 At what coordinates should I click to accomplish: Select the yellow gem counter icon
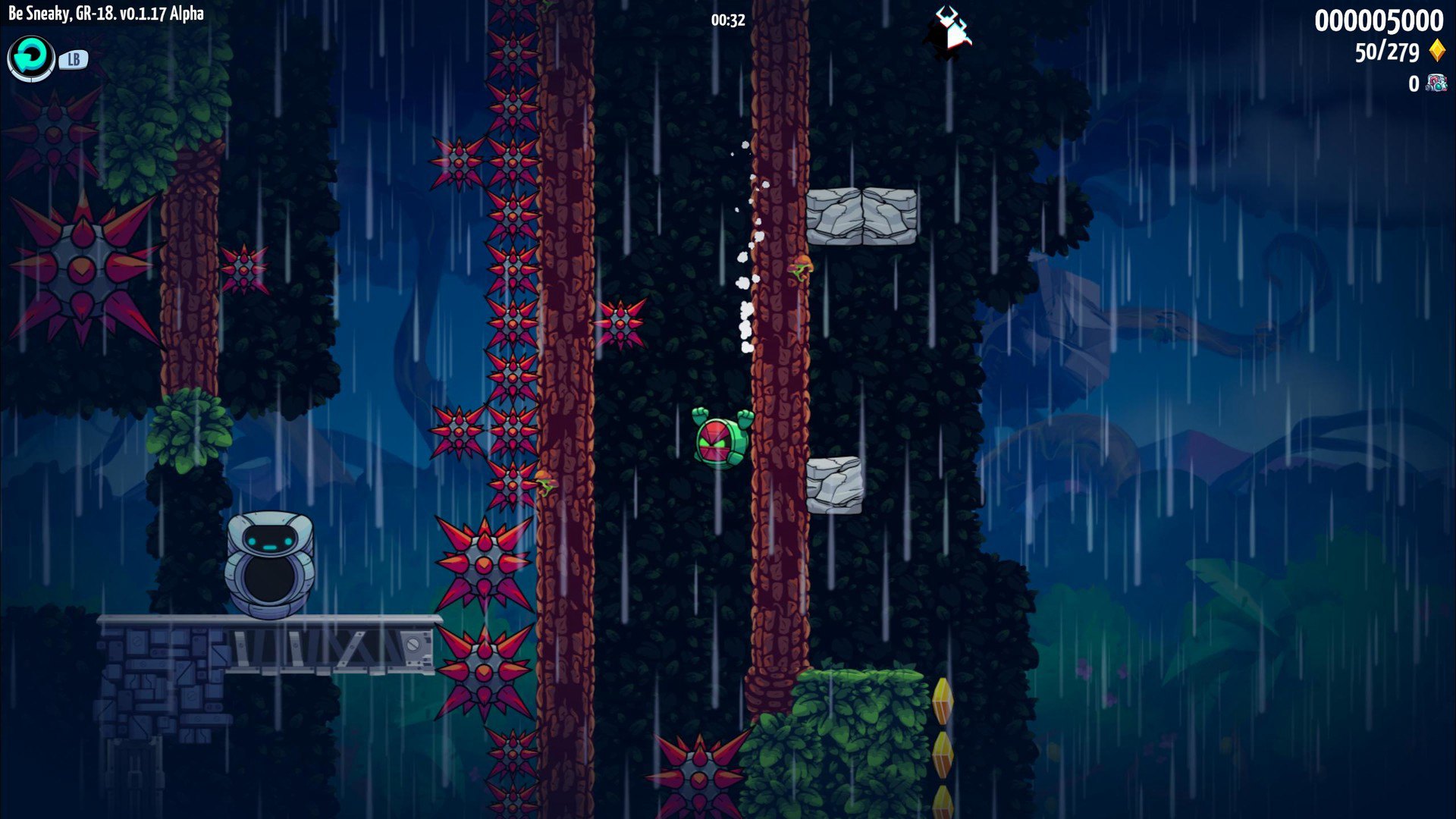[x=1436, y=52]
